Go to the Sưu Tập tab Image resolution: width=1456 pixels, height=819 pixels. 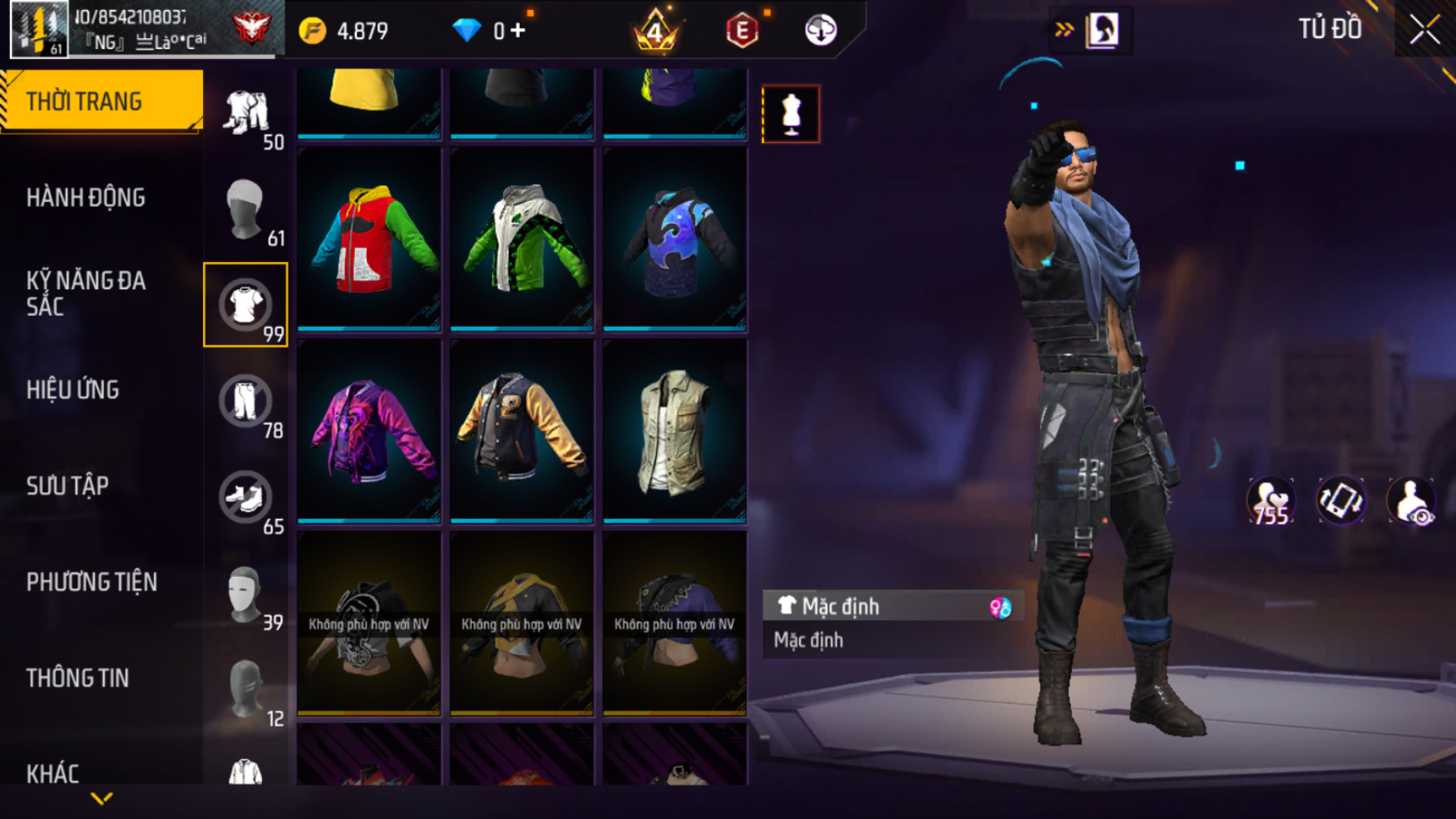coord(67,486)
